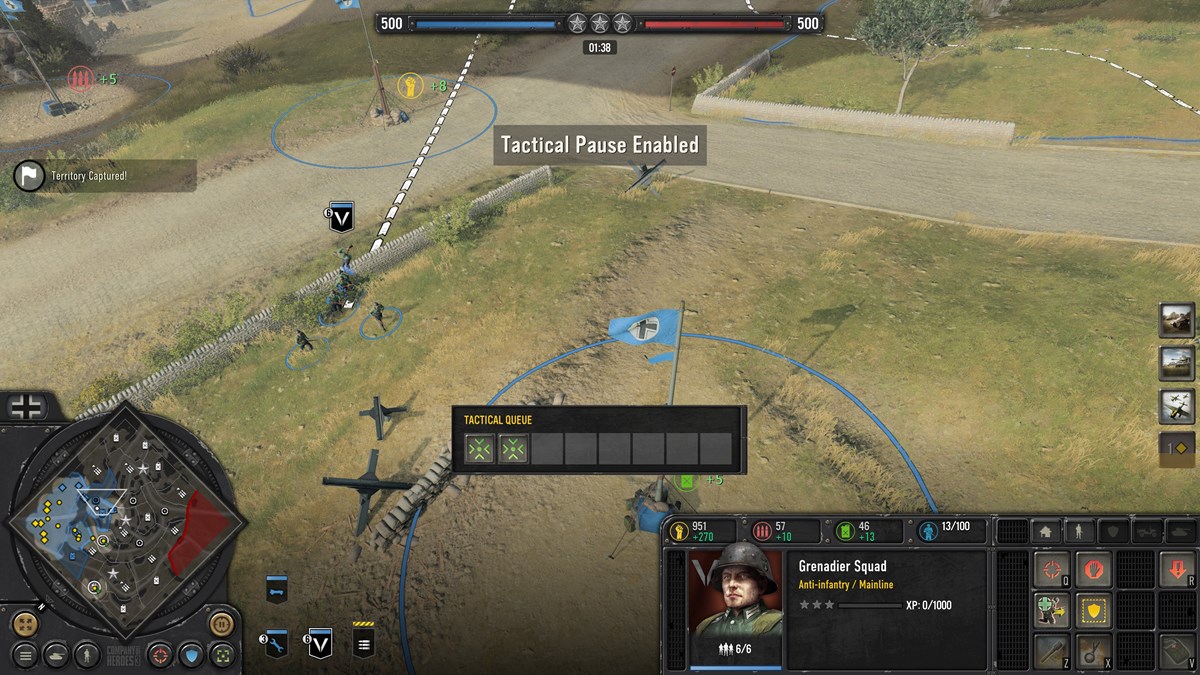The image size is (1200, 675).
Task: Click the green cross reinforce squad command
Action: [1051, 610]
